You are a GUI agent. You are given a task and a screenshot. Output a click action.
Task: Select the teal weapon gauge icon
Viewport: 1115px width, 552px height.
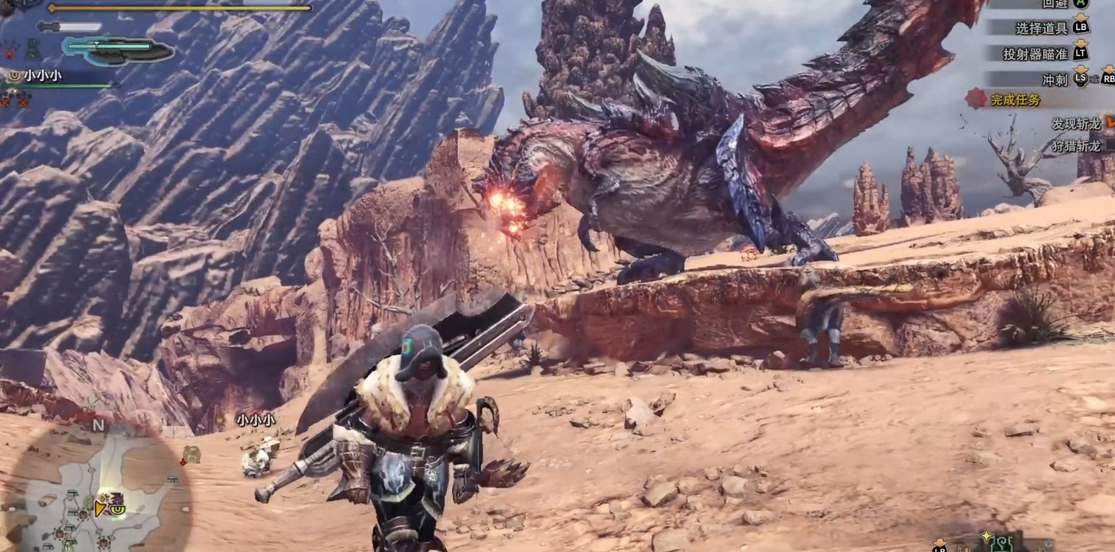click(118, 48)
